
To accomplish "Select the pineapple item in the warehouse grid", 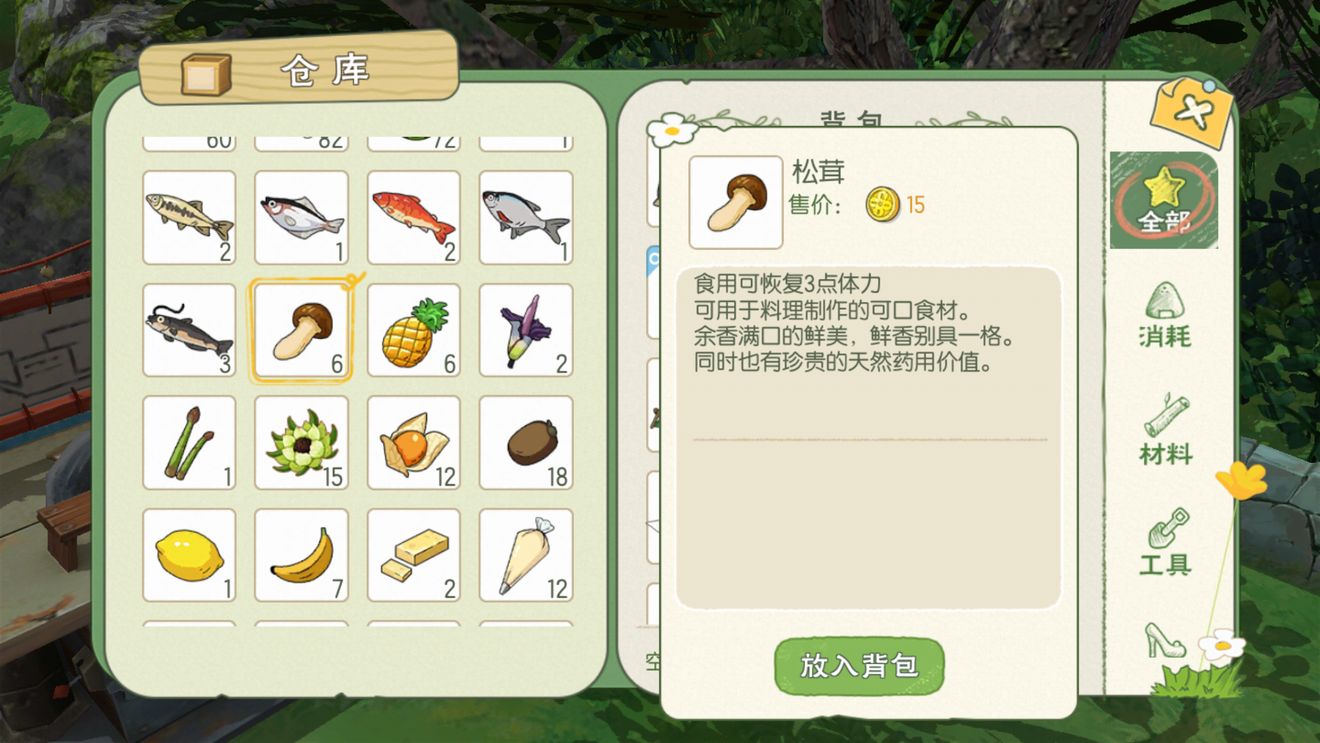I will point(413,330).
